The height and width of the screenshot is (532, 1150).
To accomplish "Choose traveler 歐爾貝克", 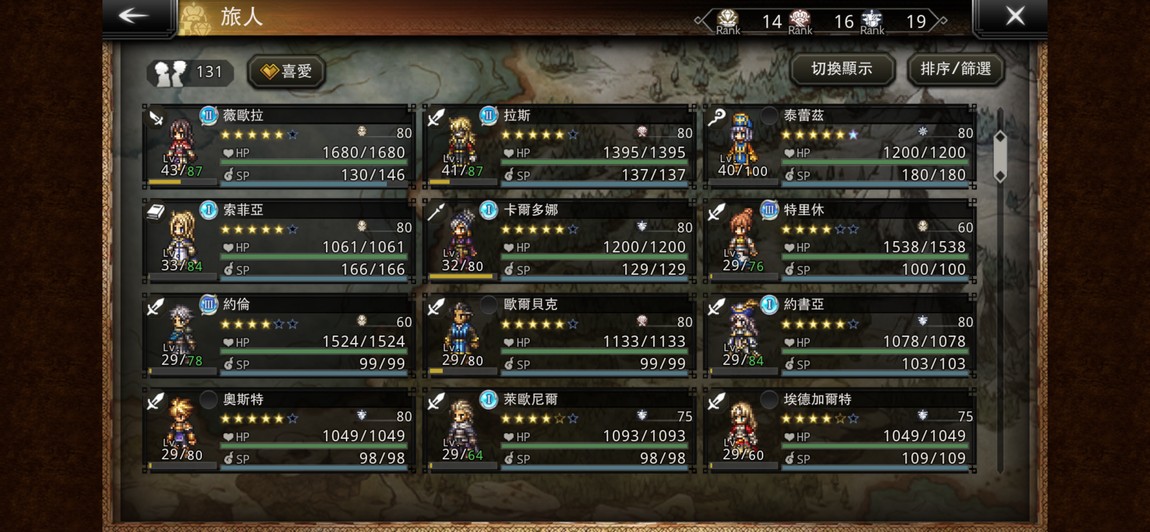I will [559, 334].
